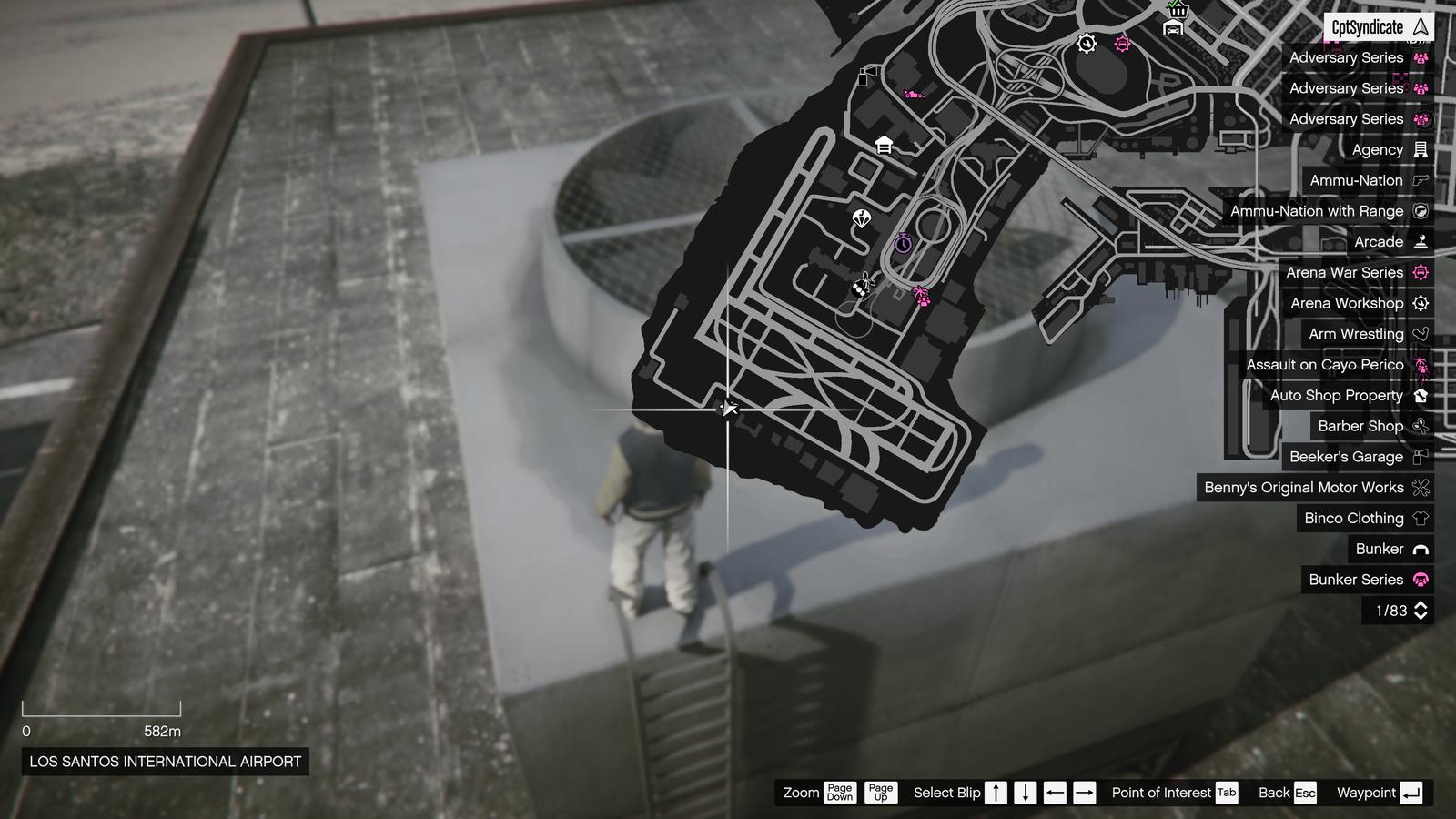
Task: Click the Binco Clothing shirt icon
Action: coord(1420,518)
